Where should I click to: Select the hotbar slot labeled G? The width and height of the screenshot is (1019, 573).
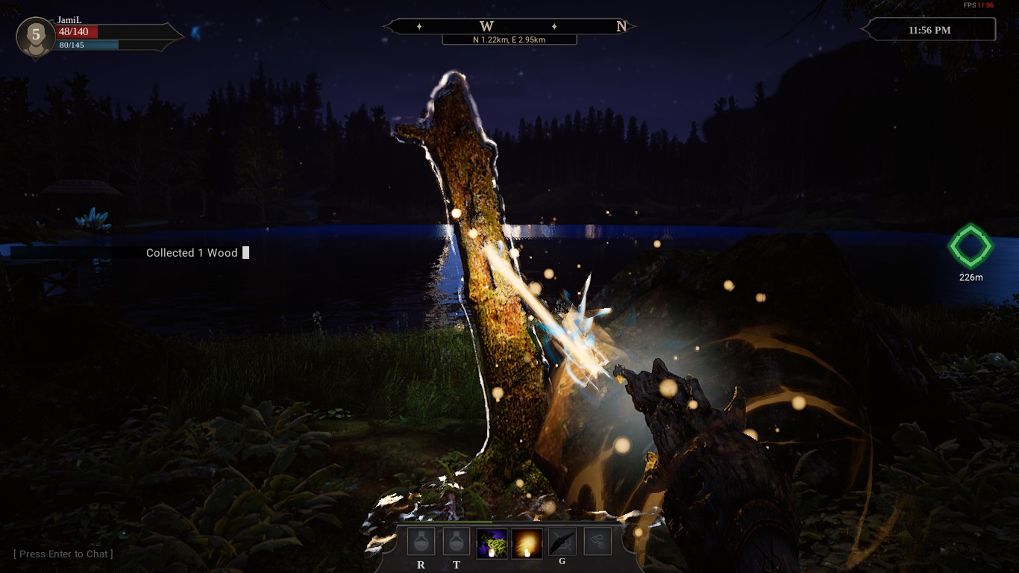[x=562, y=542]
